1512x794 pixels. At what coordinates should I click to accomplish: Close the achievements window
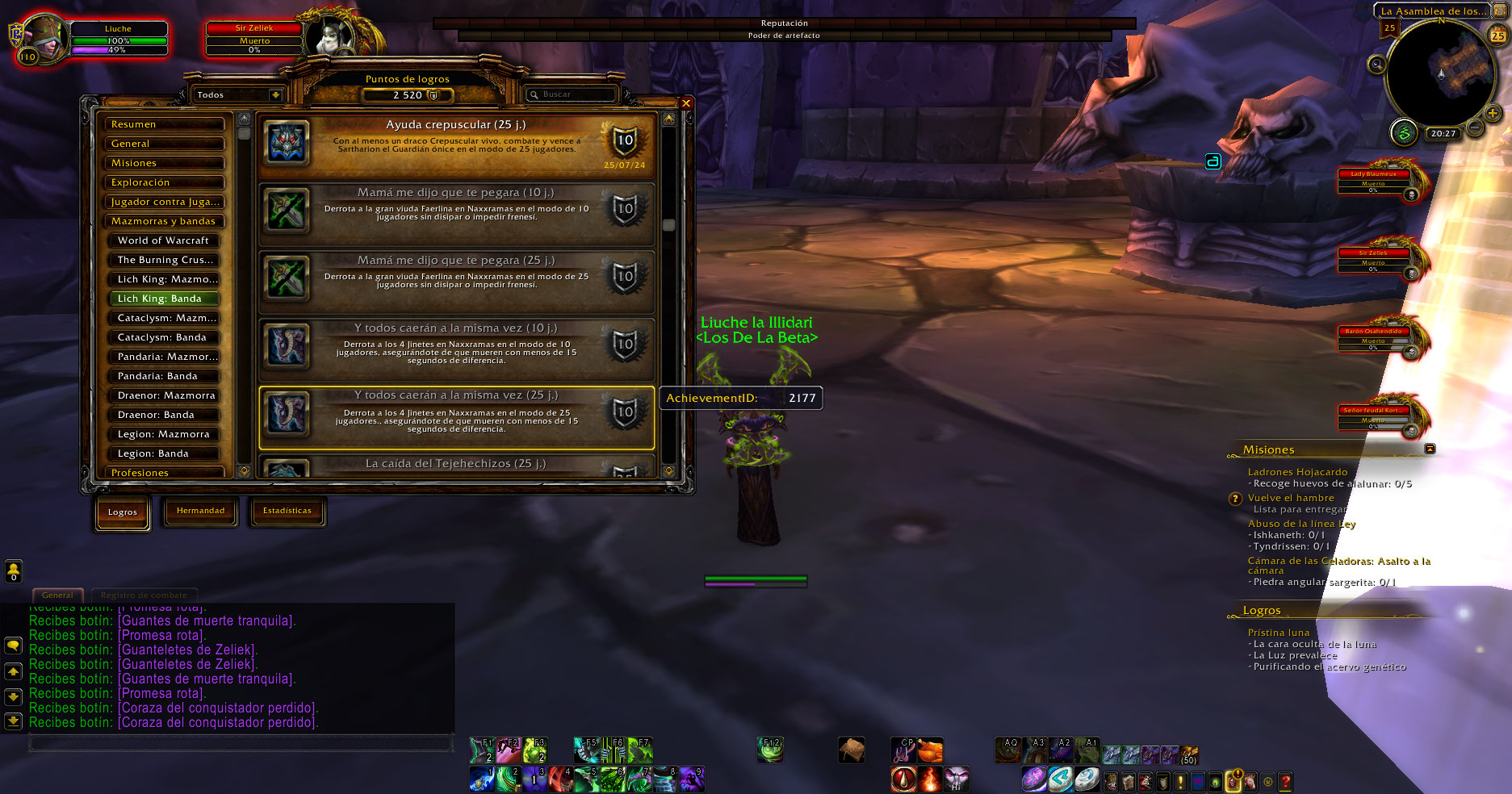pyautogui.click(x=685, y=103)
